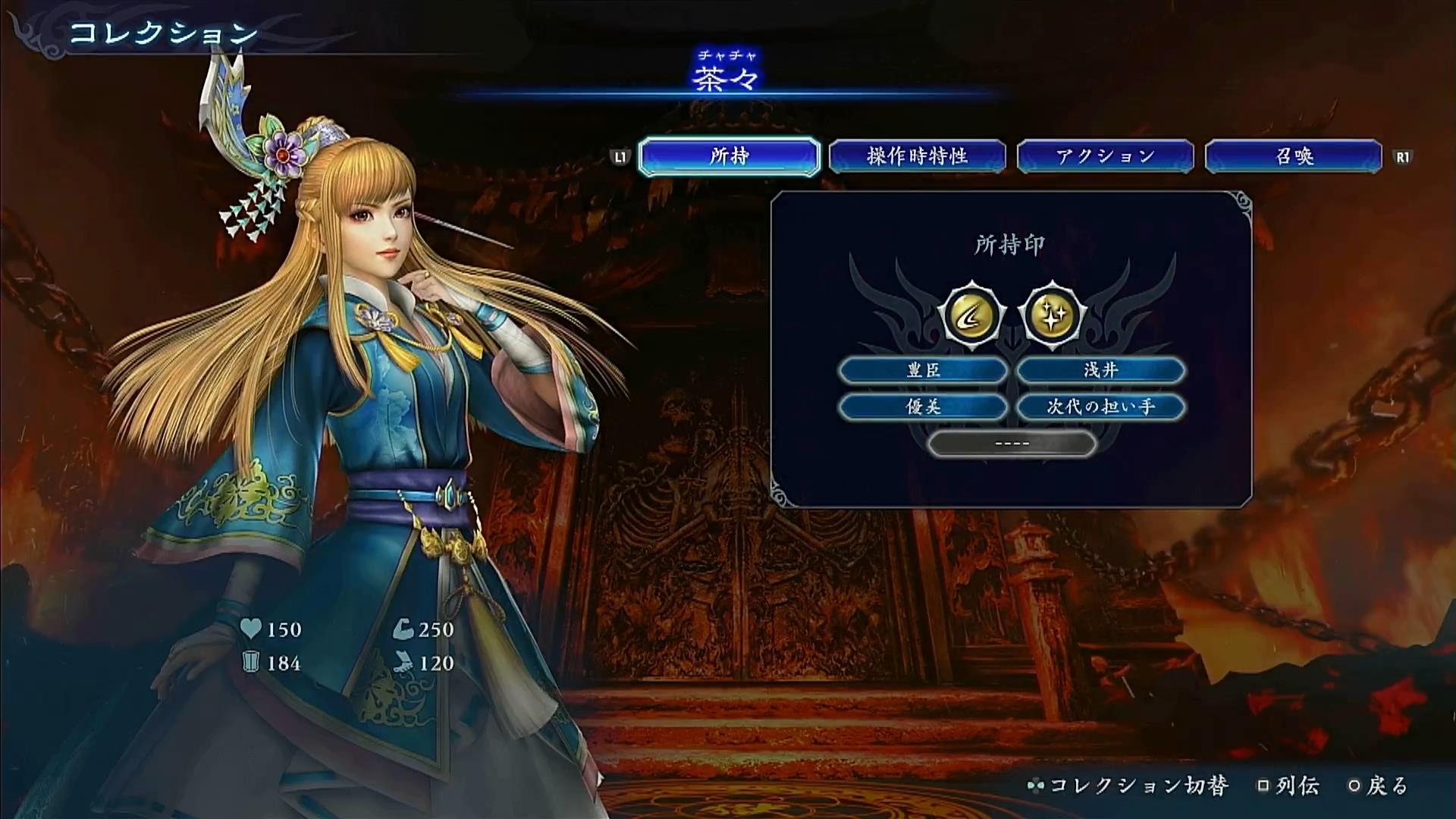Click the 豊臣 trait label
1456x819 pixels.
point(923,370)
